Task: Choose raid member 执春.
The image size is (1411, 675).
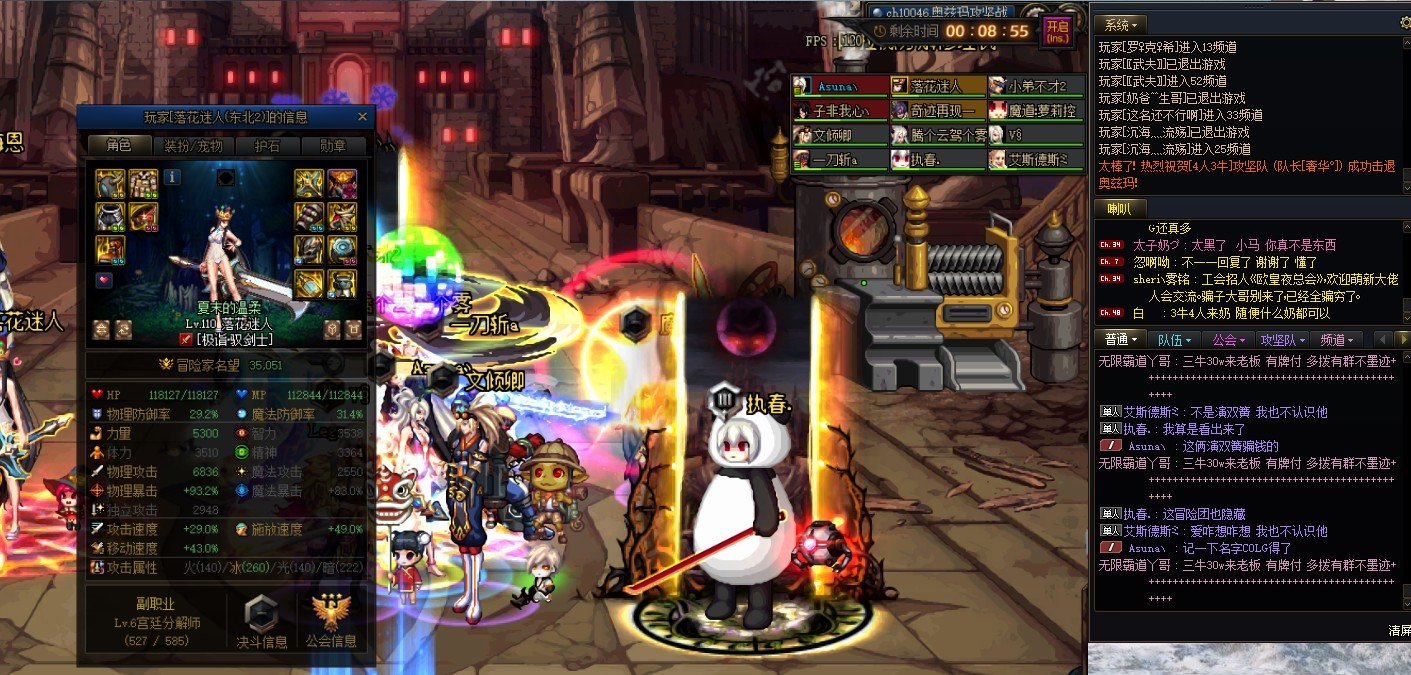Action: click(x=937, y=159)
